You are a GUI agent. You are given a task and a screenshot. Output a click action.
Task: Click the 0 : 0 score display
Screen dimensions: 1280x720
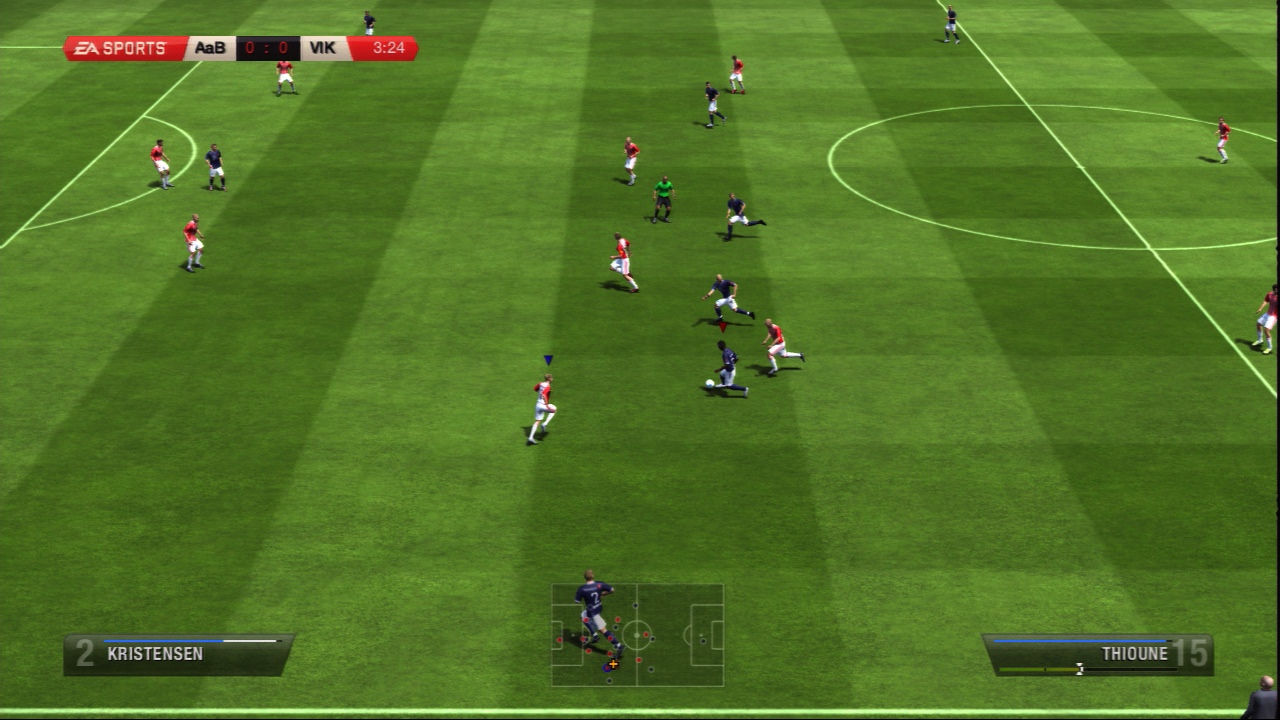point(266,46)
